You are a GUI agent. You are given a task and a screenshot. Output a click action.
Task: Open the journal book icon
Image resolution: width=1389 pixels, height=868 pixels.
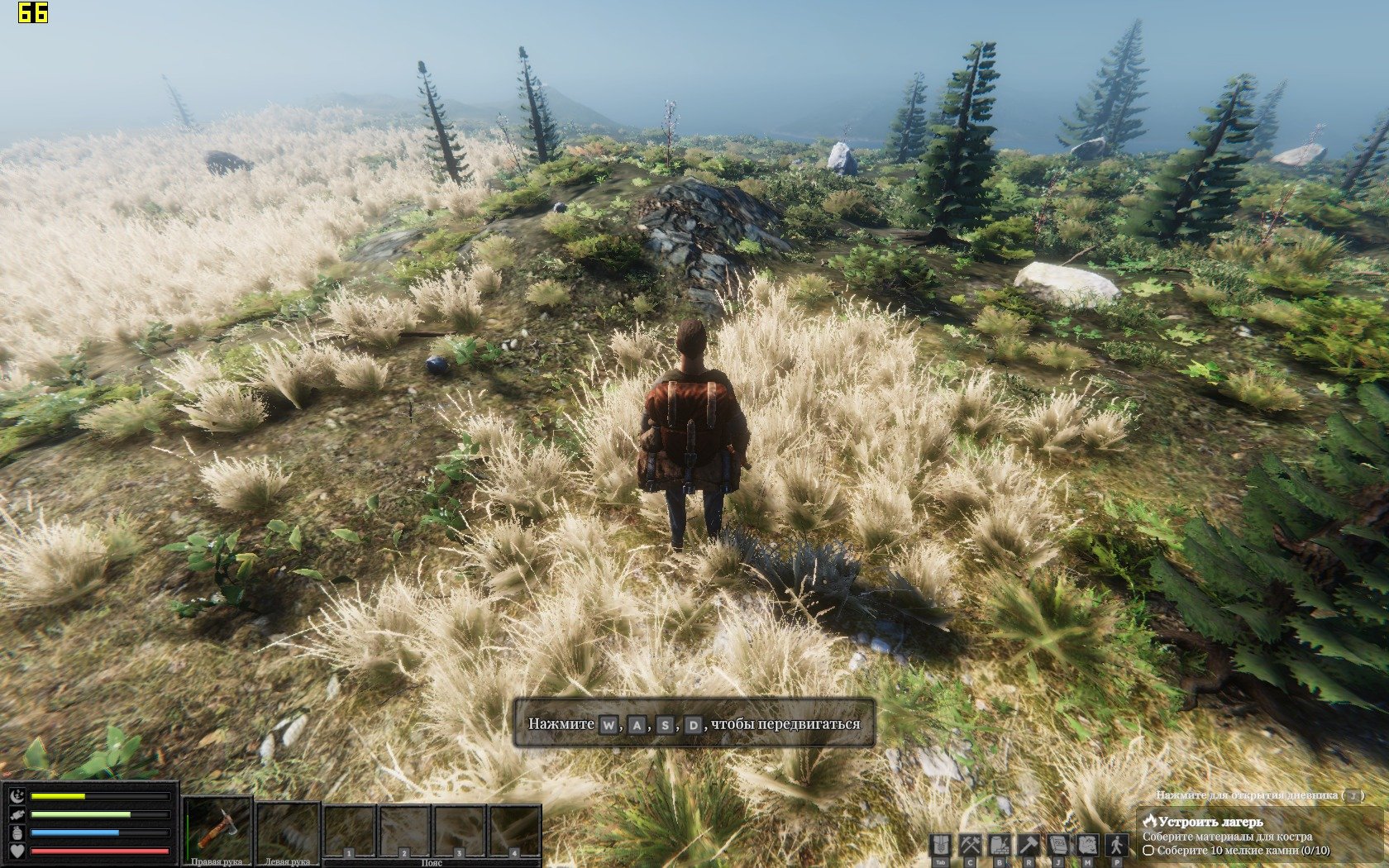pos(1058,846)
